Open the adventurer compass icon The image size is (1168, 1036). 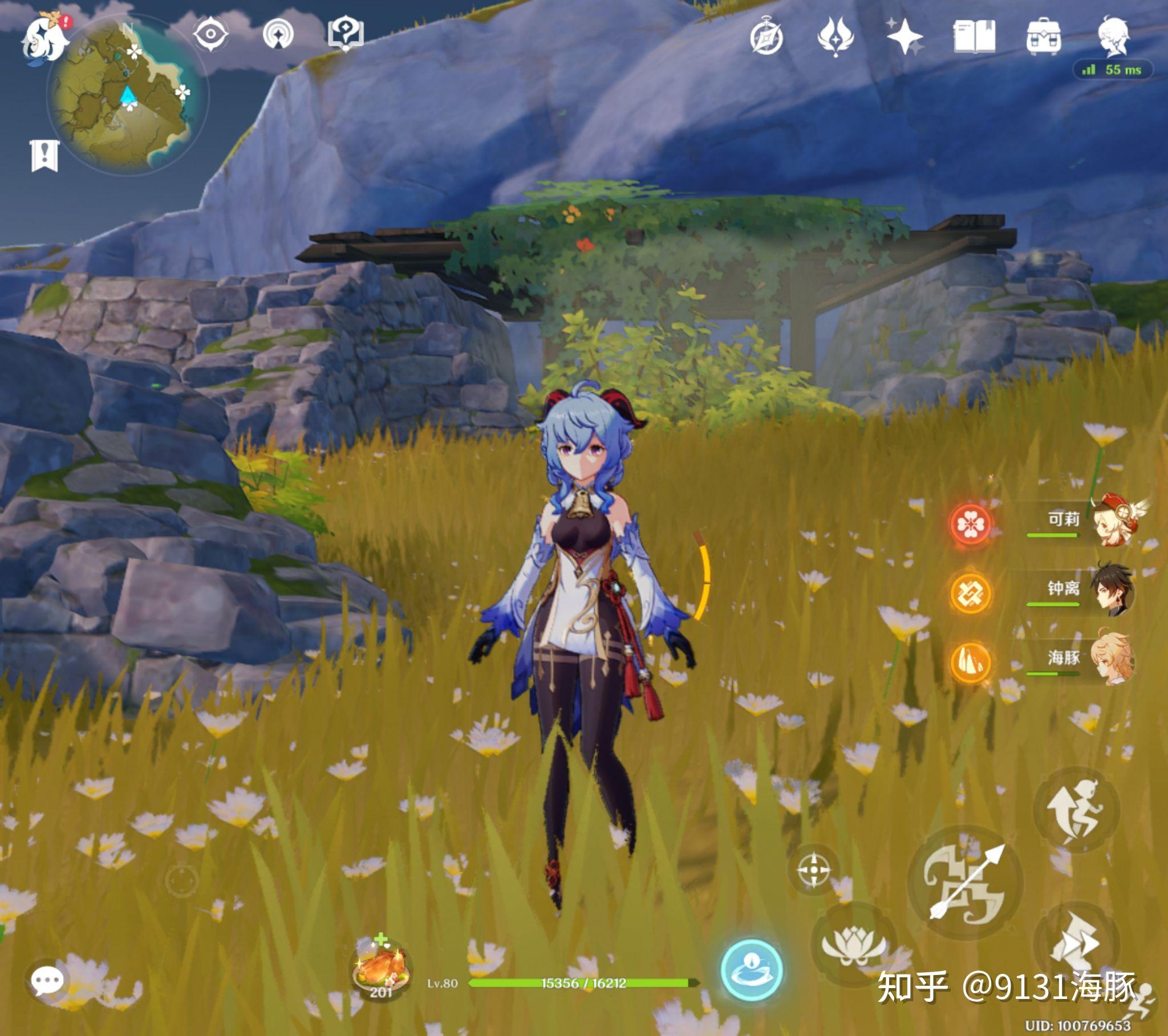(x=766, y=38)
